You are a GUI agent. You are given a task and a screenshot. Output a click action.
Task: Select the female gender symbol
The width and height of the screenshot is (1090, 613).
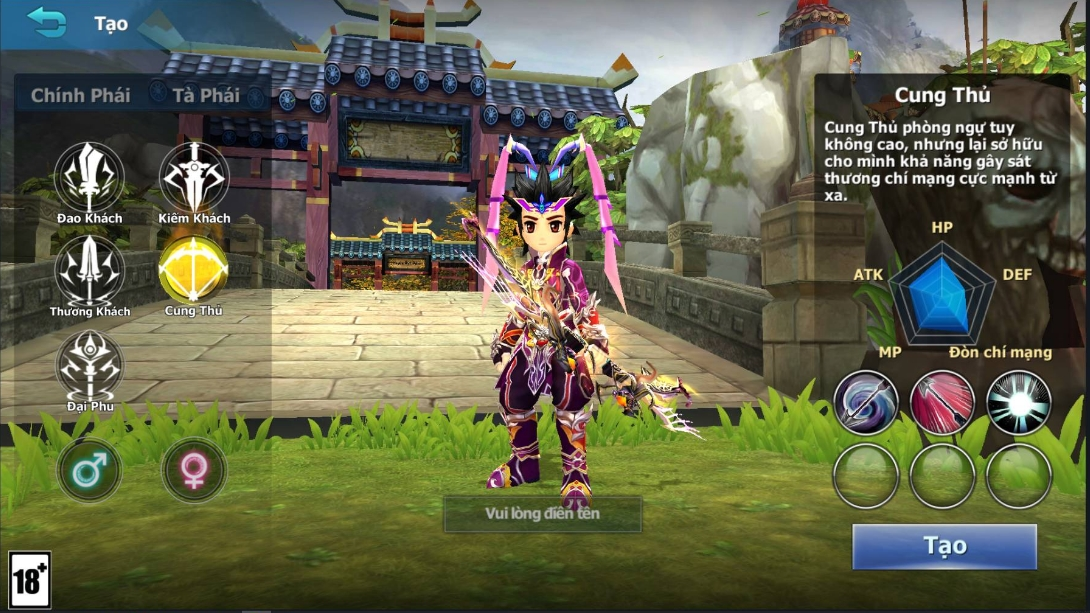194,470
